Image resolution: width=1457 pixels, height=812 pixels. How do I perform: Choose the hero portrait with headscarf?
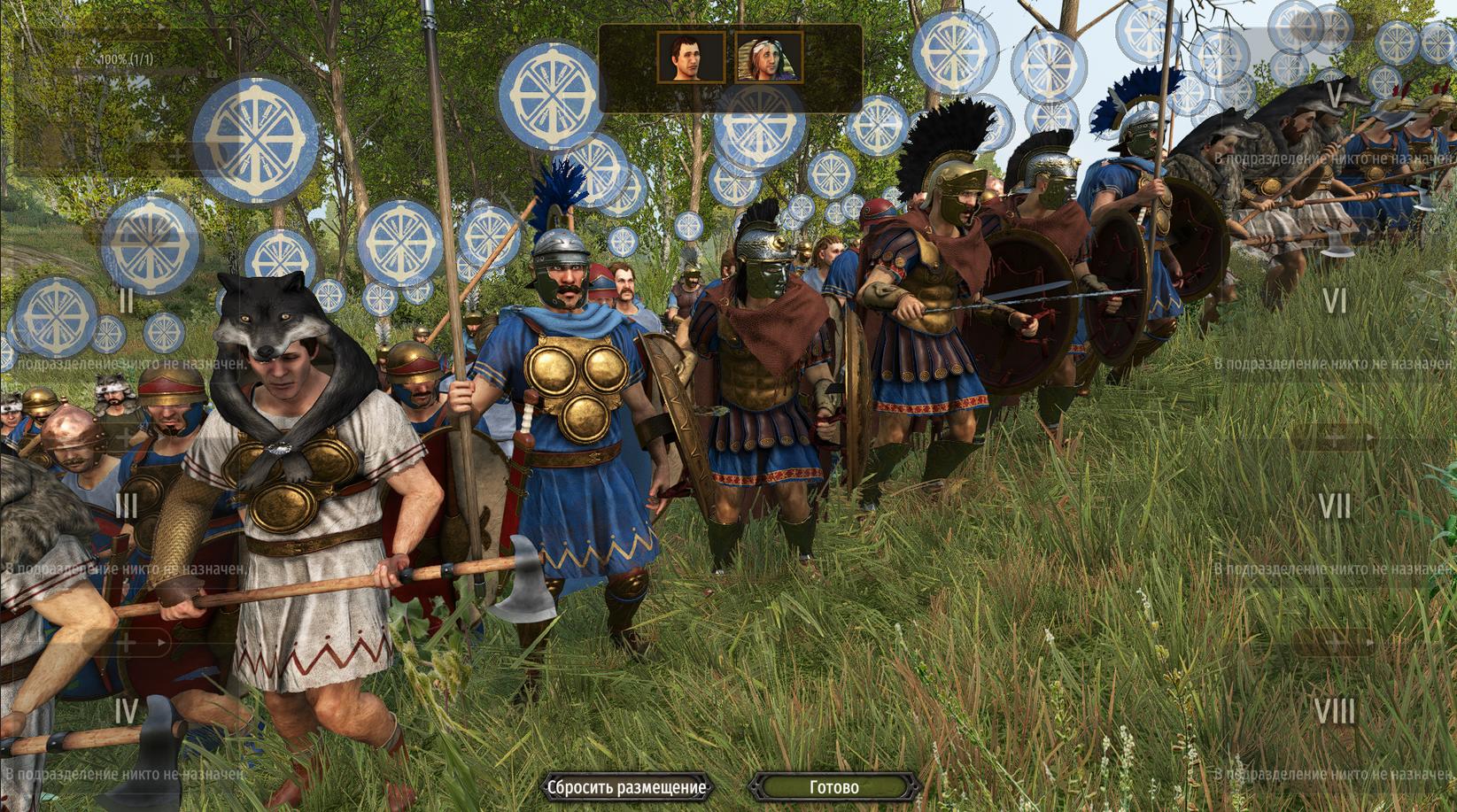point(769,58)
